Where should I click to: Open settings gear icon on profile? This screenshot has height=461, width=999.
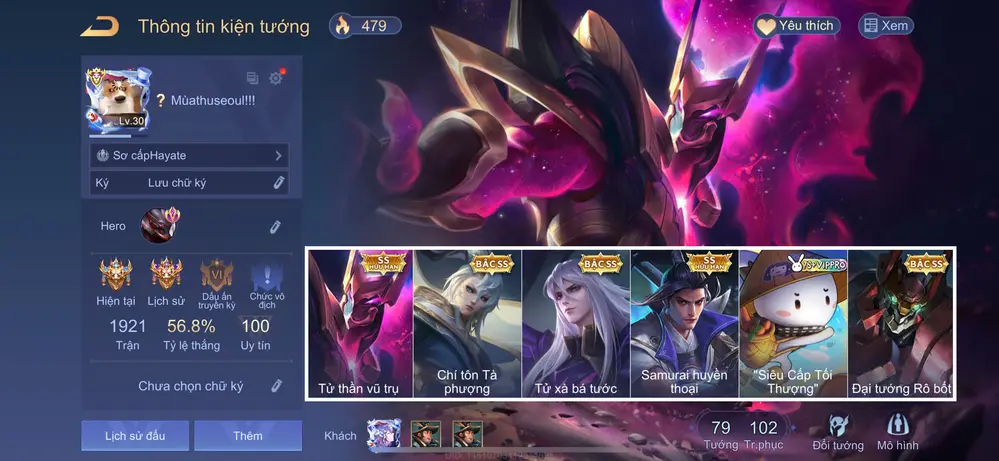(276, 78)
